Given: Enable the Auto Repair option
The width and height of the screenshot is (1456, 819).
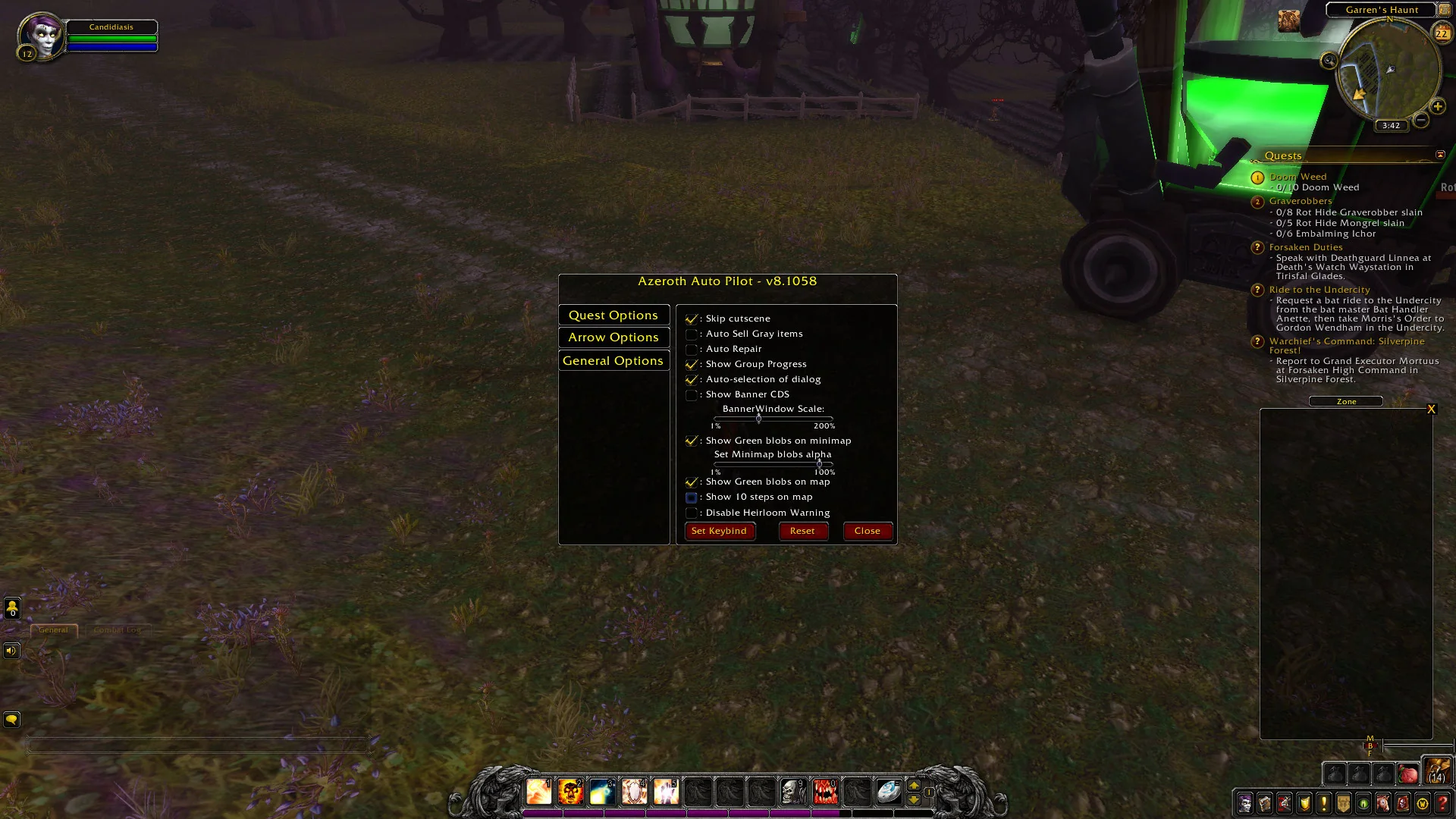Looking at the screenshot, I should click(692, 350).
